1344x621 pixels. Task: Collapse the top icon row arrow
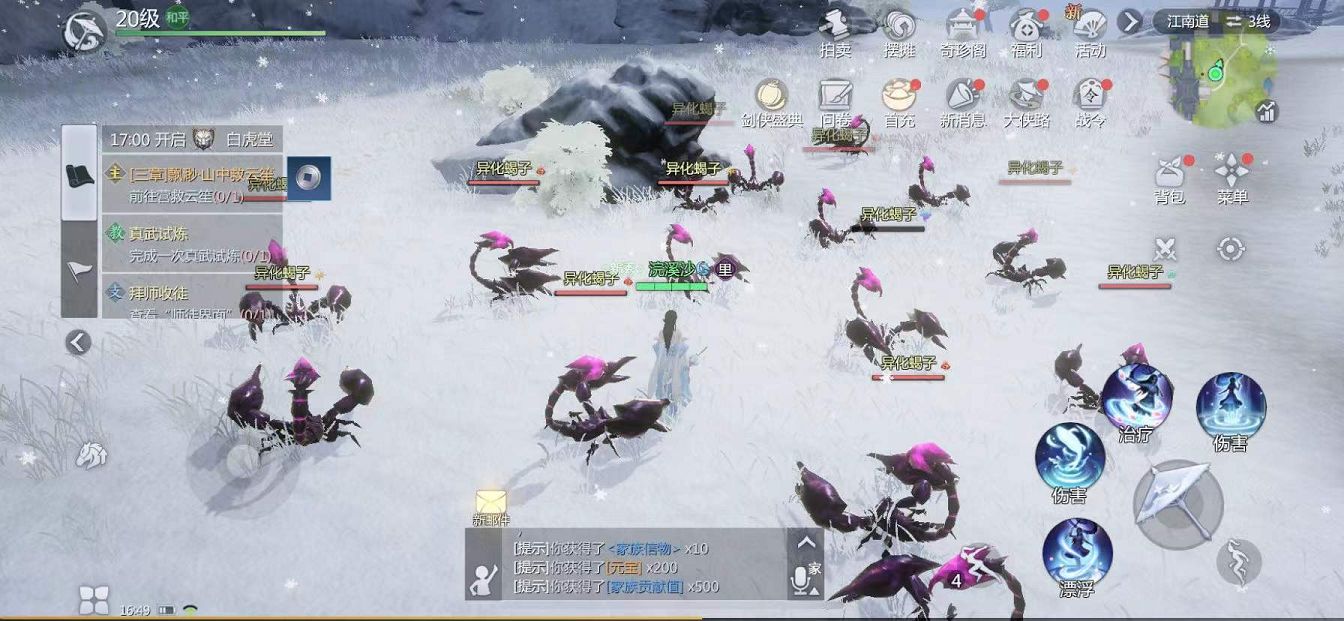(x=1130, y=21)
